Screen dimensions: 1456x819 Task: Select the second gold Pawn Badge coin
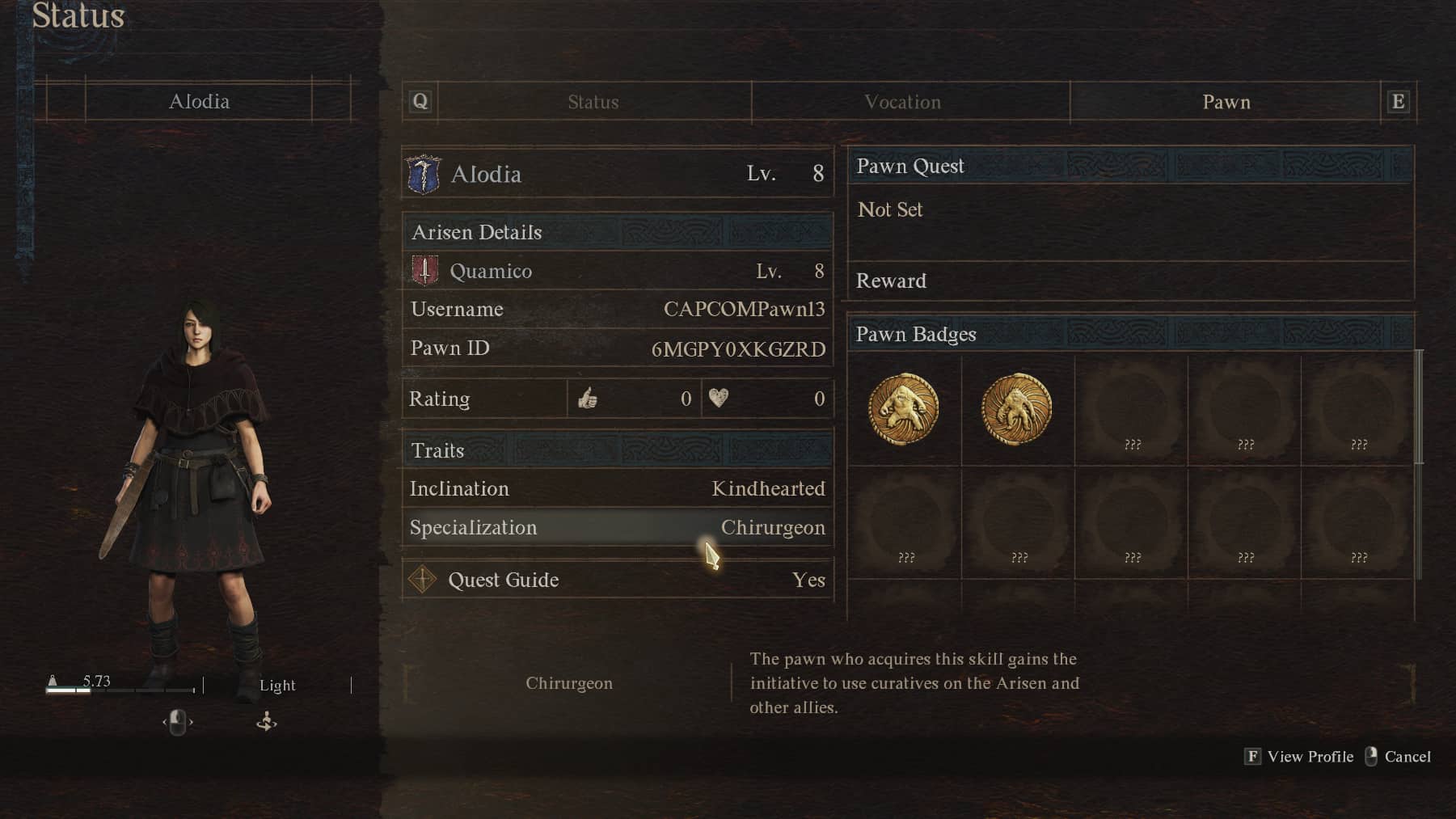pos(1017,409)
